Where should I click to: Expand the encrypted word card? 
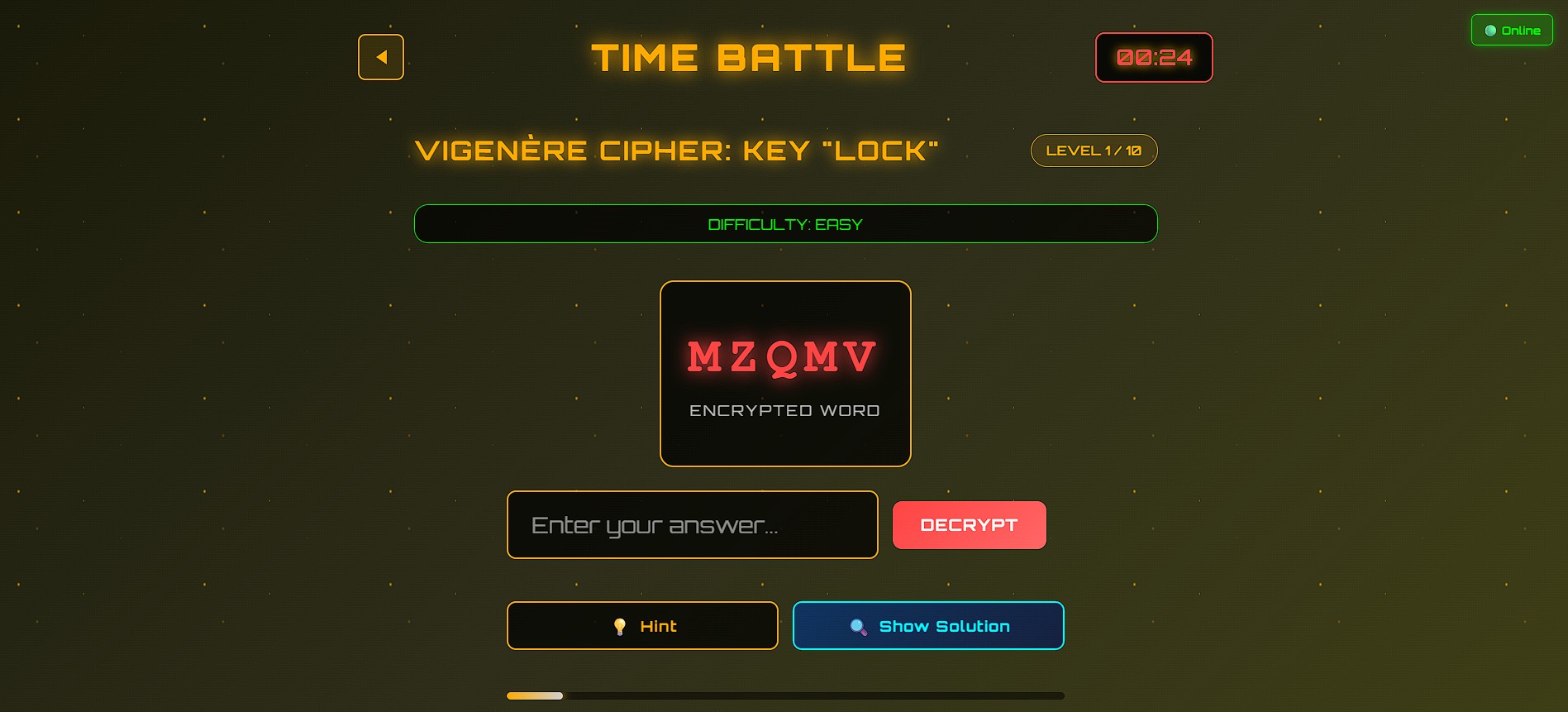point(784,374)
